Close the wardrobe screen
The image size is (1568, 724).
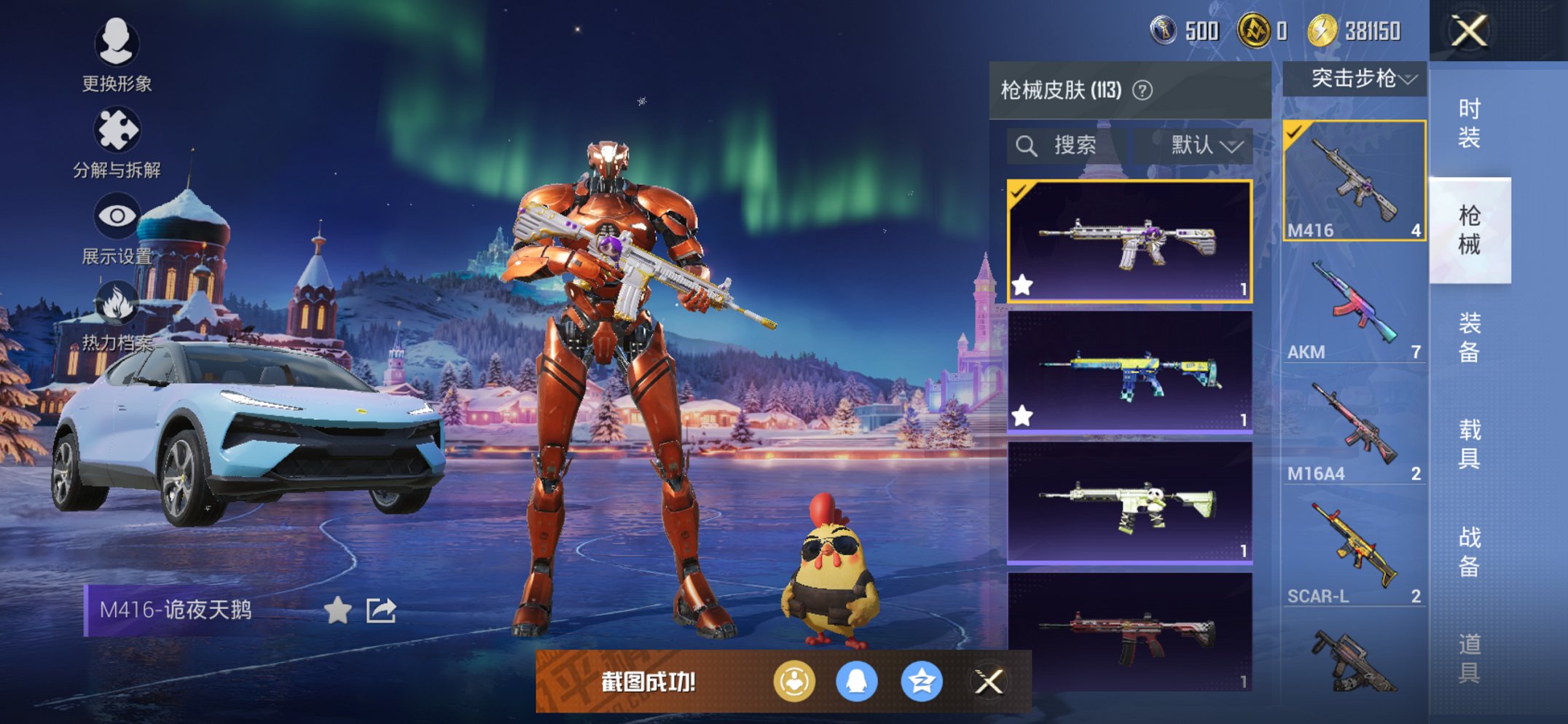(x=1468, y=31)
